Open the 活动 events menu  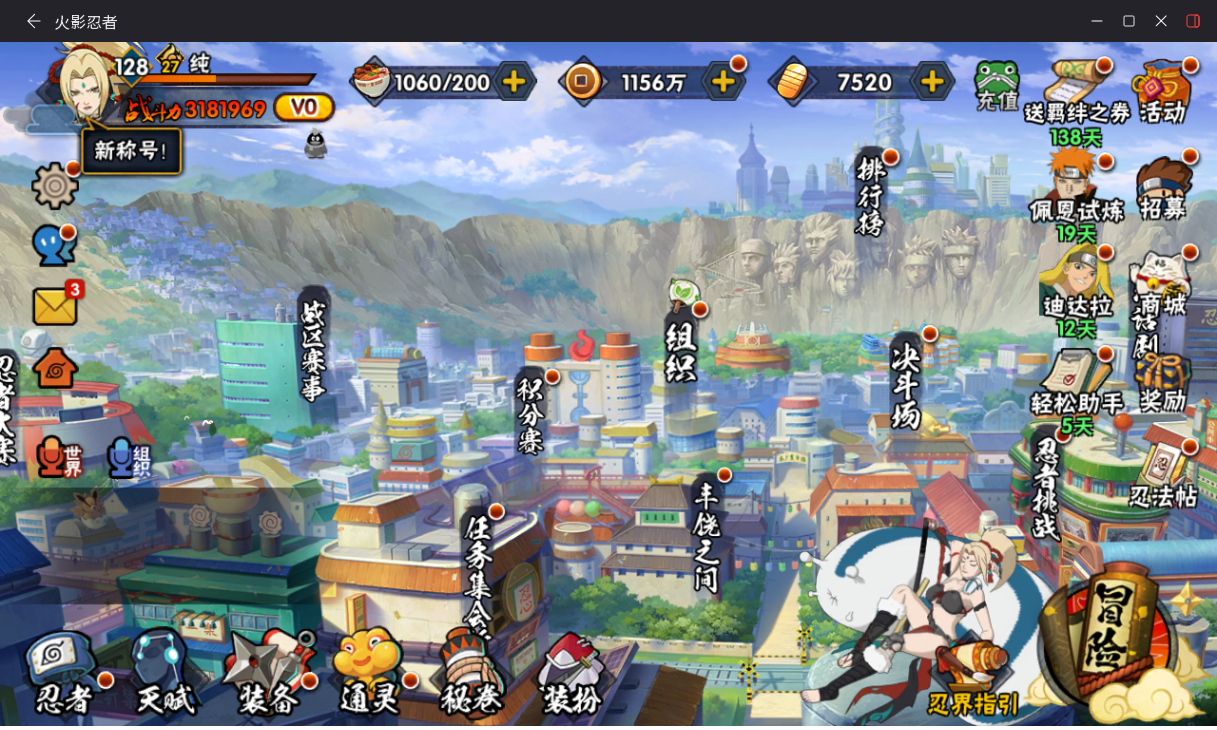(1162, 92)
